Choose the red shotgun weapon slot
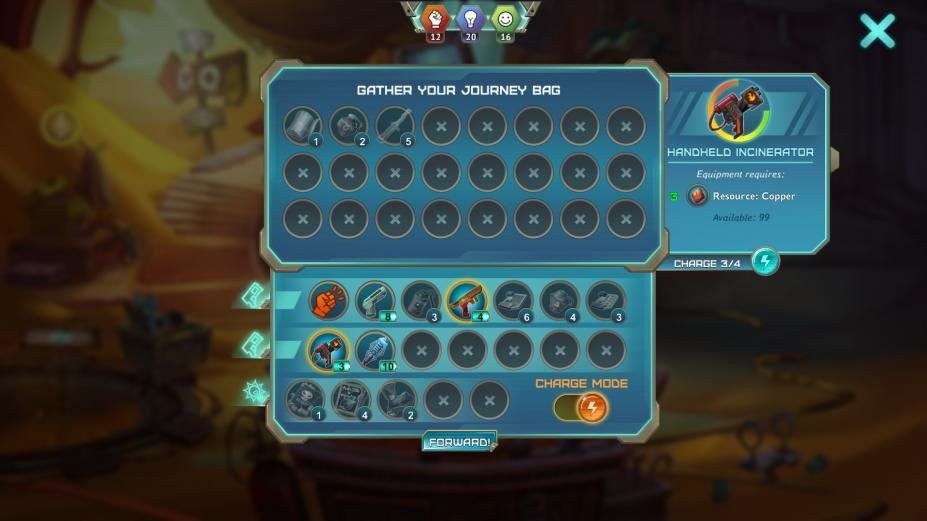Viewport: 927px width, 521px height. point(466,299)
